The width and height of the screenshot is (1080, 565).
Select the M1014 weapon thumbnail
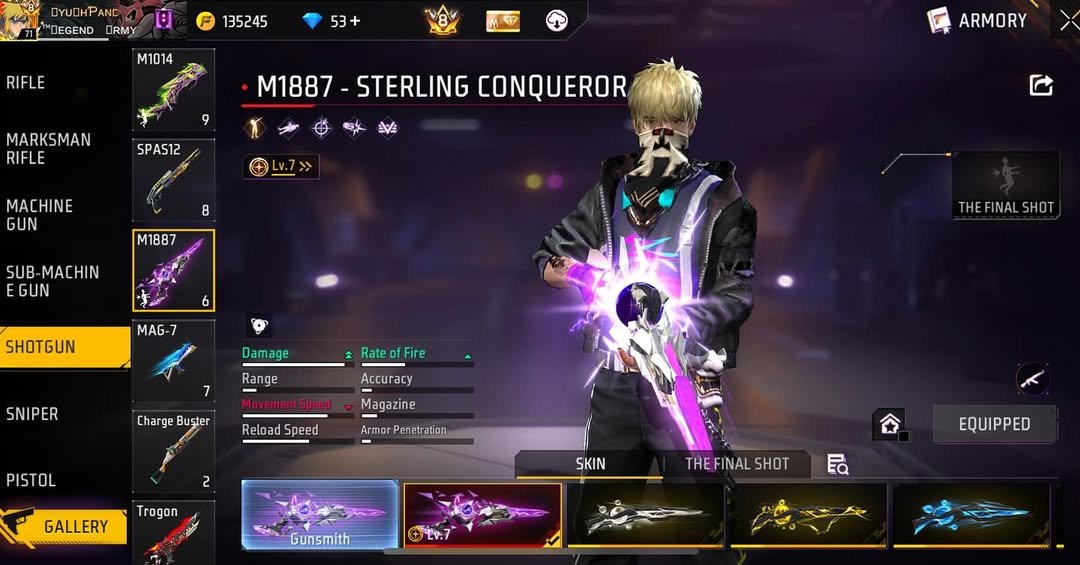point(173,90)
